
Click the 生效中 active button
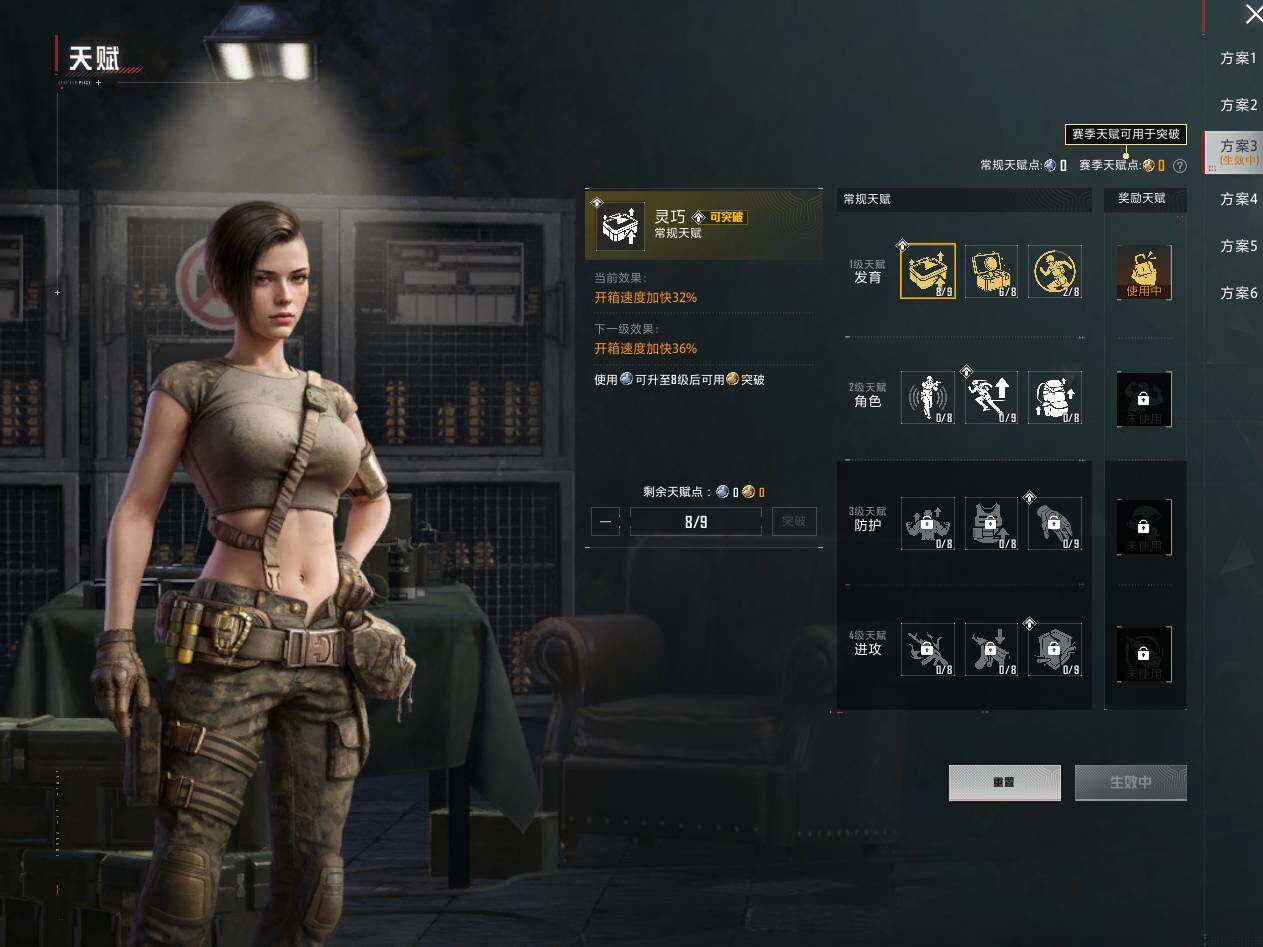click(1130, 783)
